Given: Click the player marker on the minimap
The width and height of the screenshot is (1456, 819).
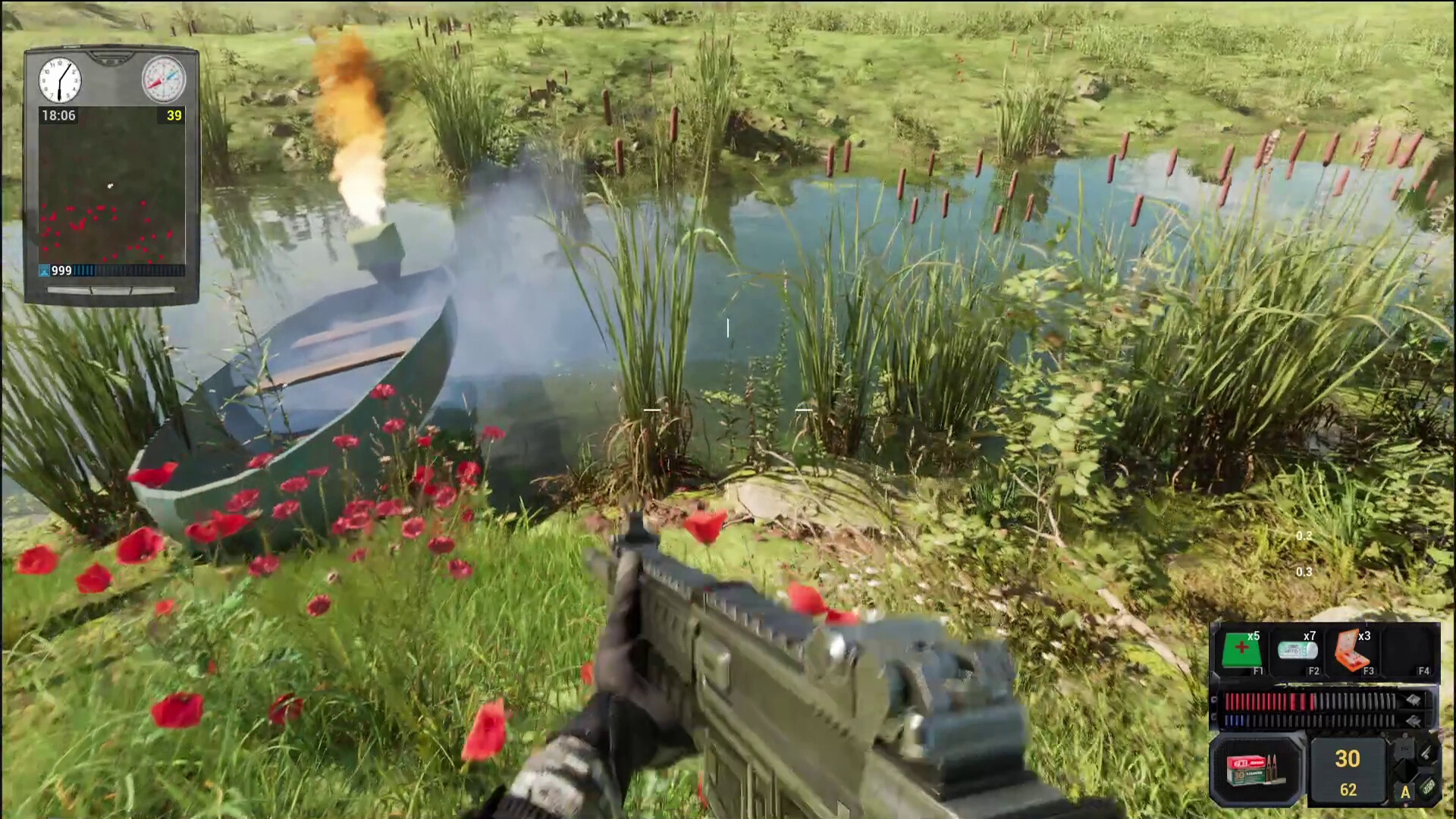Looking at the screenshot, I should (x=109, y=186).
